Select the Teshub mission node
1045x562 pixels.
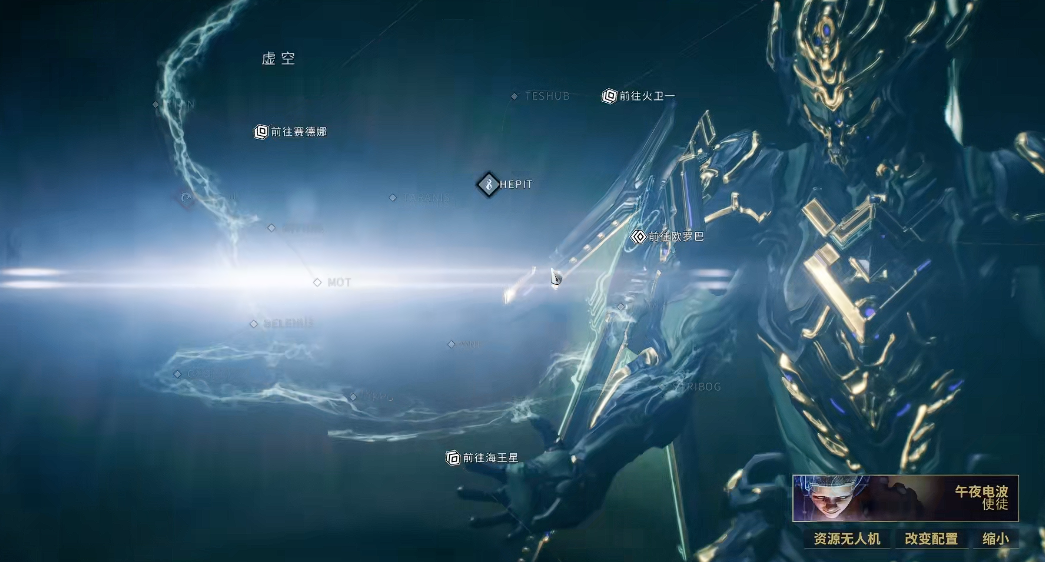pyautogui.click(x=515, y=97)
